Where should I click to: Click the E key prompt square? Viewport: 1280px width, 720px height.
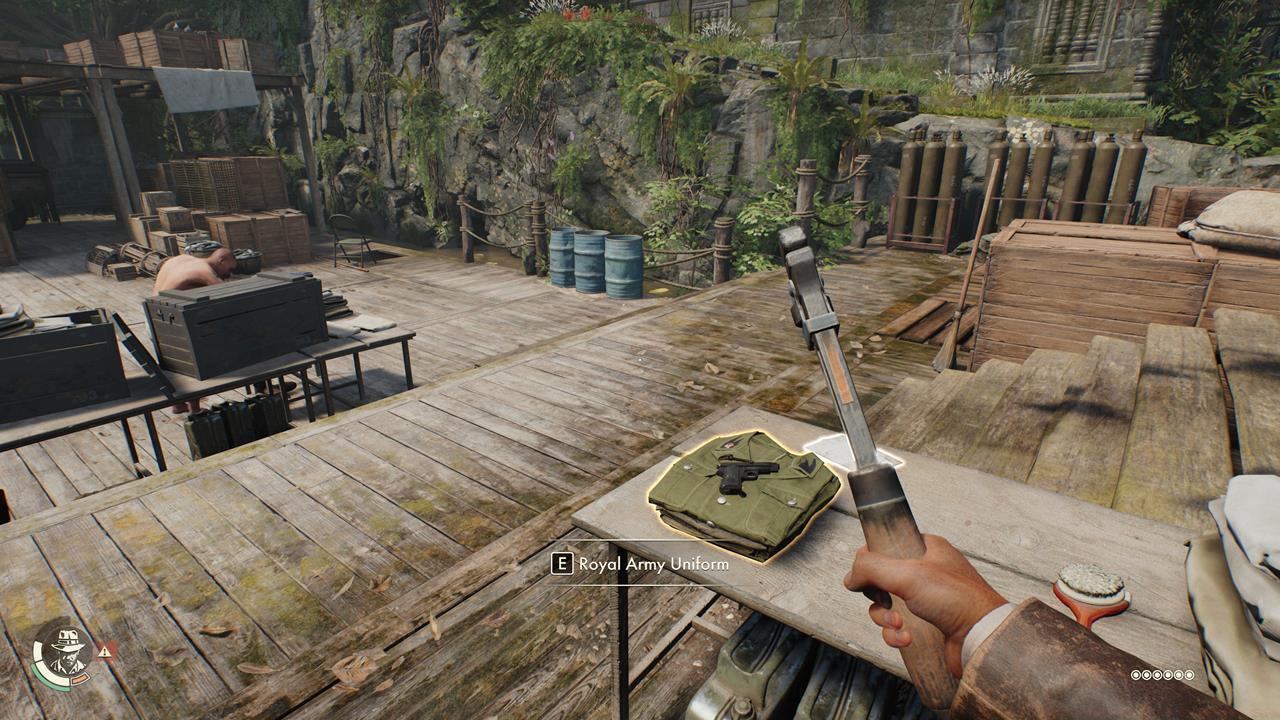[562, 565]
